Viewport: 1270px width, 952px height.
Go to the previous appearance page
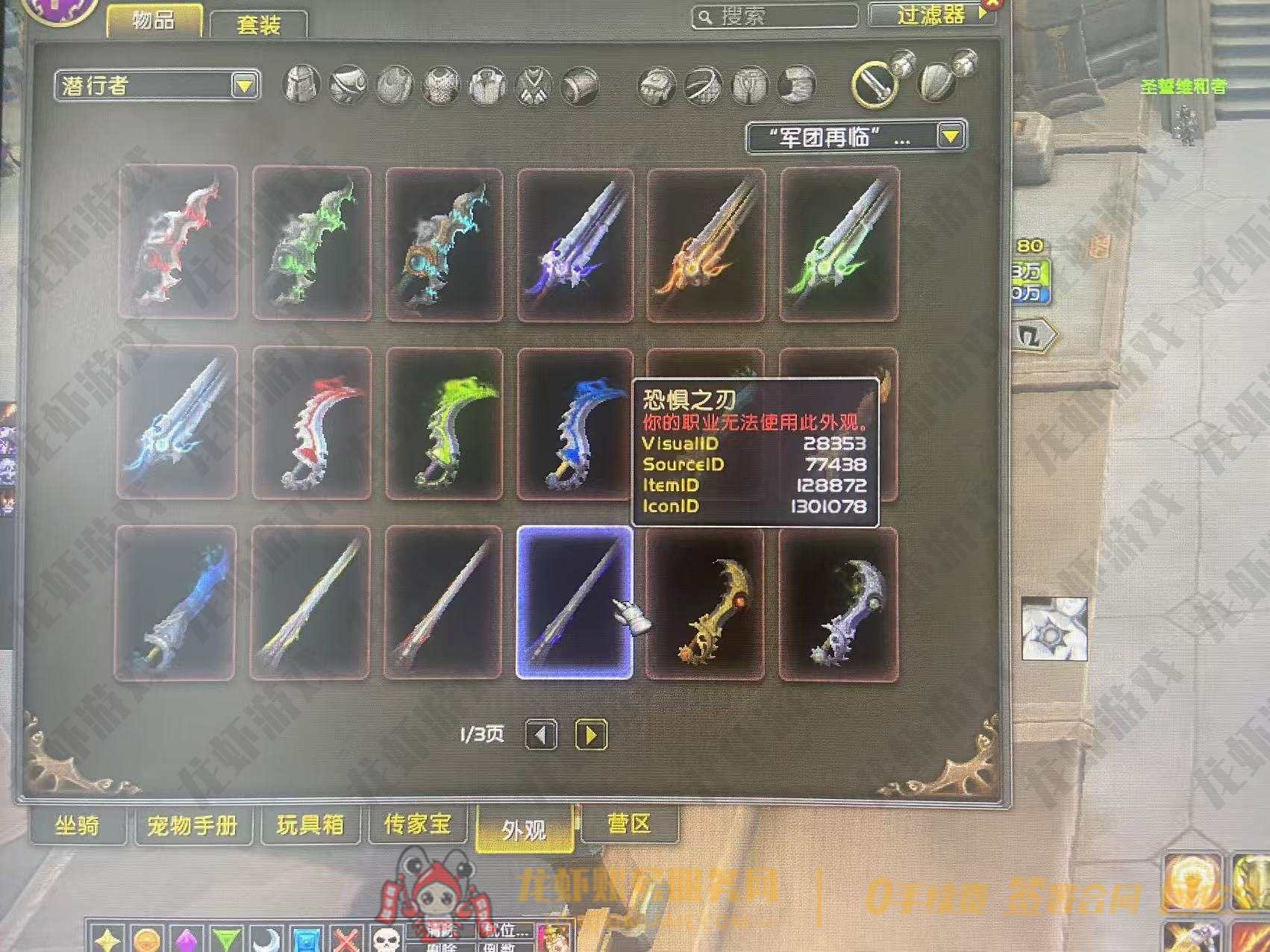[x=541, y=735]
